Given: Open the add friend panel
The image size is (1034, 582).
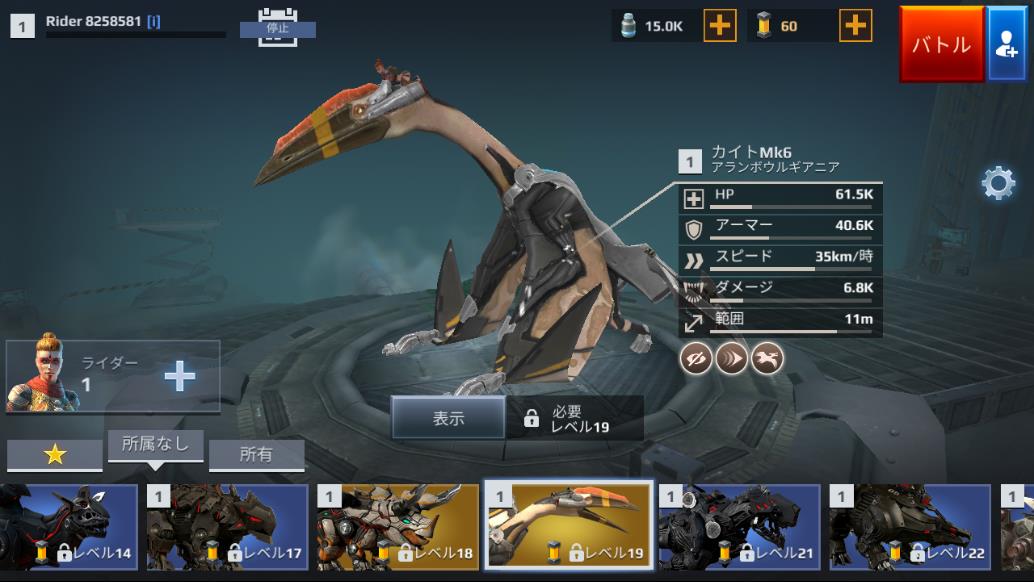Looking at the screenshot, I should [1007, 44].
